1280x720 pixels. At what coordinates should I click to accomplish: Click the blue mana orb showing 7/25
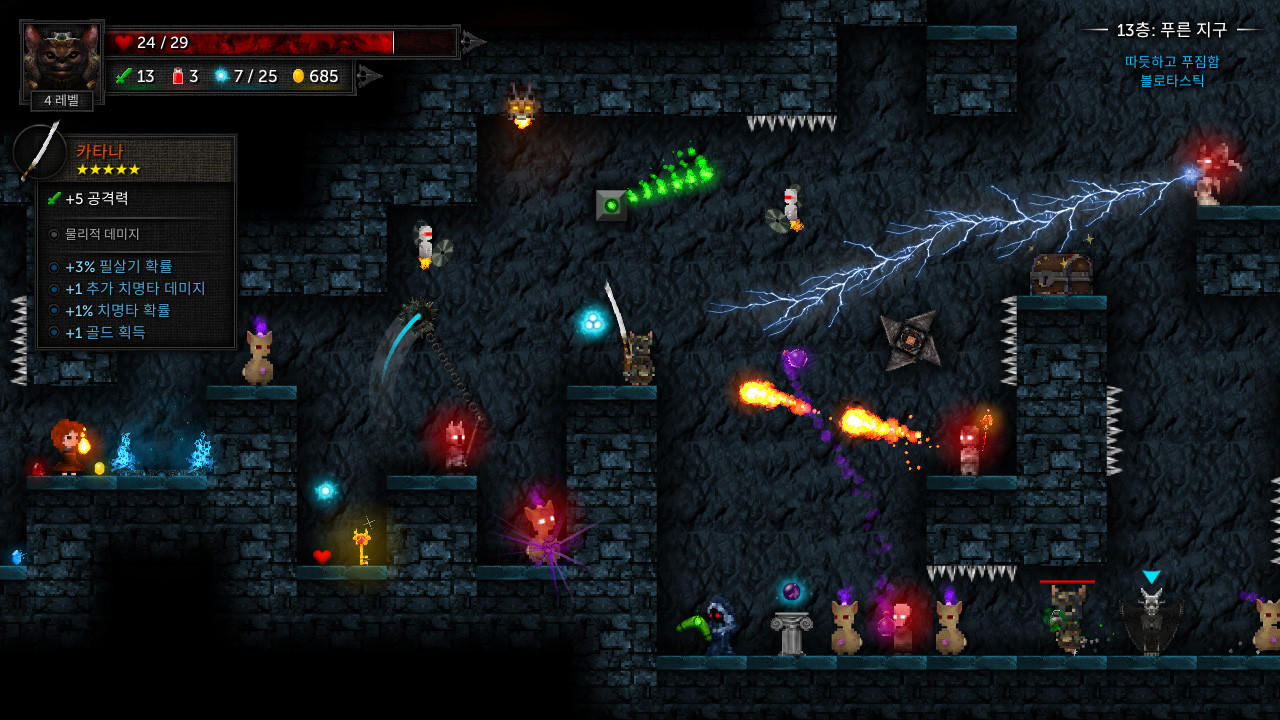tap(222, 76)
